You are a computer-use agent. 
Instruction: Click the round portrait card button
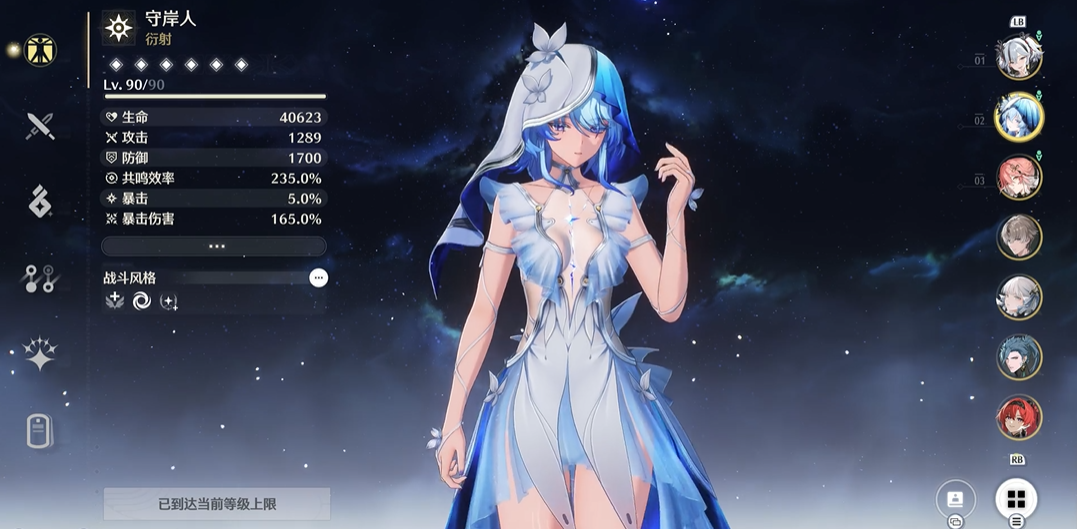point(955,498)
